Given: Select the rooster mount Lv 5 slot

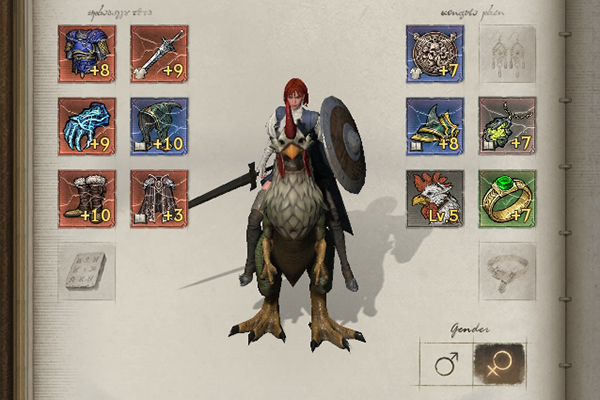Looking at the screenshot, I should pyautogui.click(x=435, y=199).
